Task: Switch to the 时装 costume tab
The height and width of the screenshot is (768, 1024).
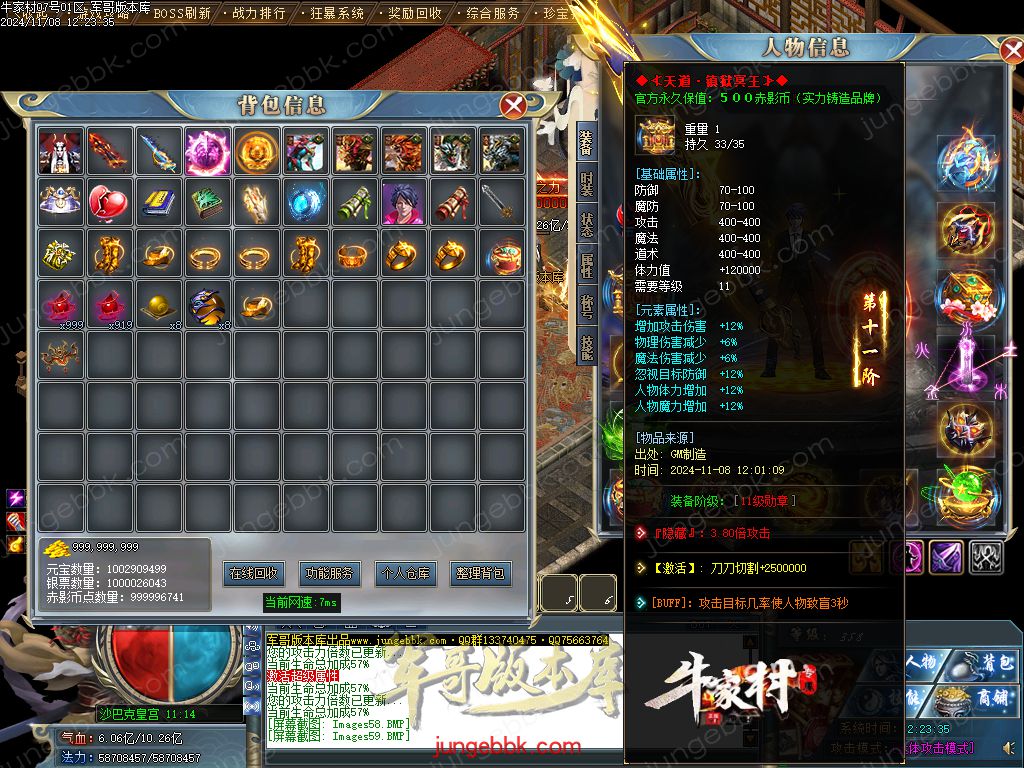Action: point(587,185)
